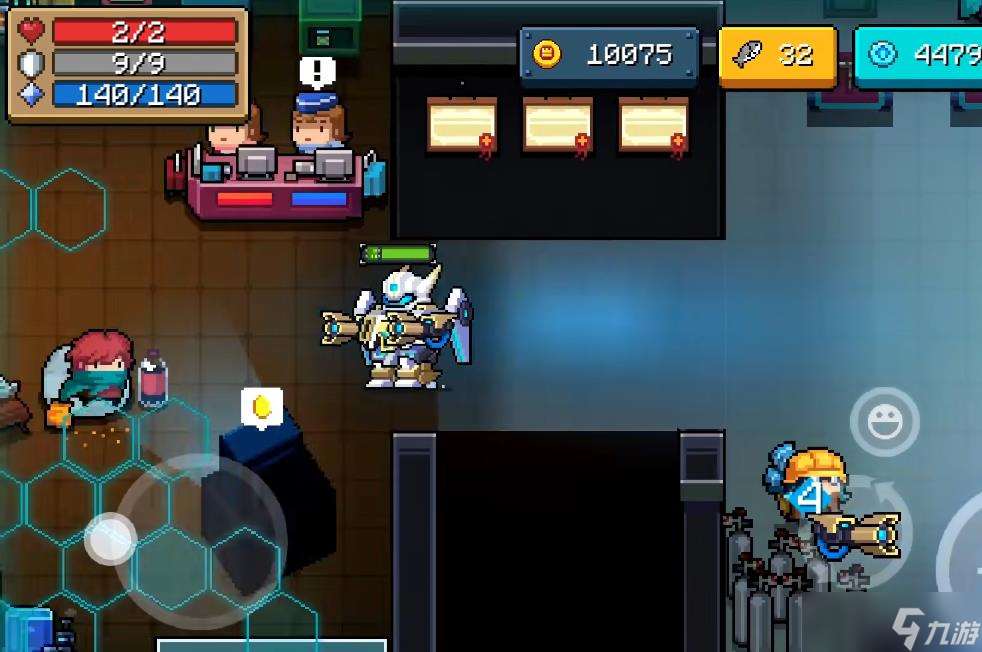Tap the virtual joystick's white knob
This screenshot has width=982, height=652.
coord(110,538)
